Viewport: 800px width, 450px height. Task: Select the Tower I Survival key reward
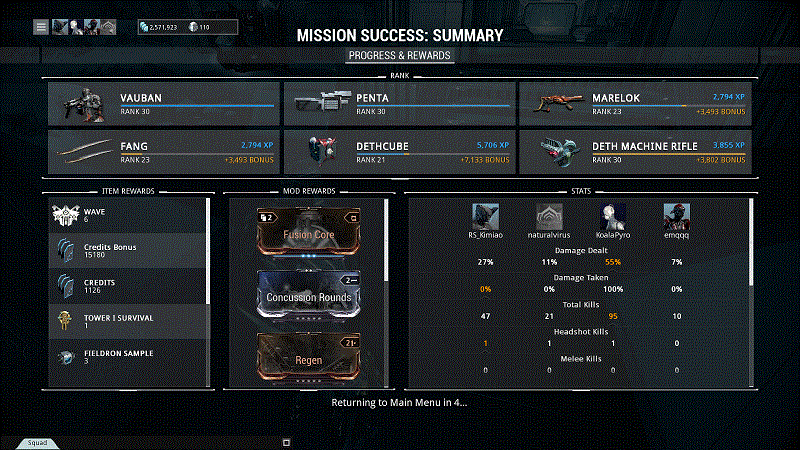pos(128,320)
